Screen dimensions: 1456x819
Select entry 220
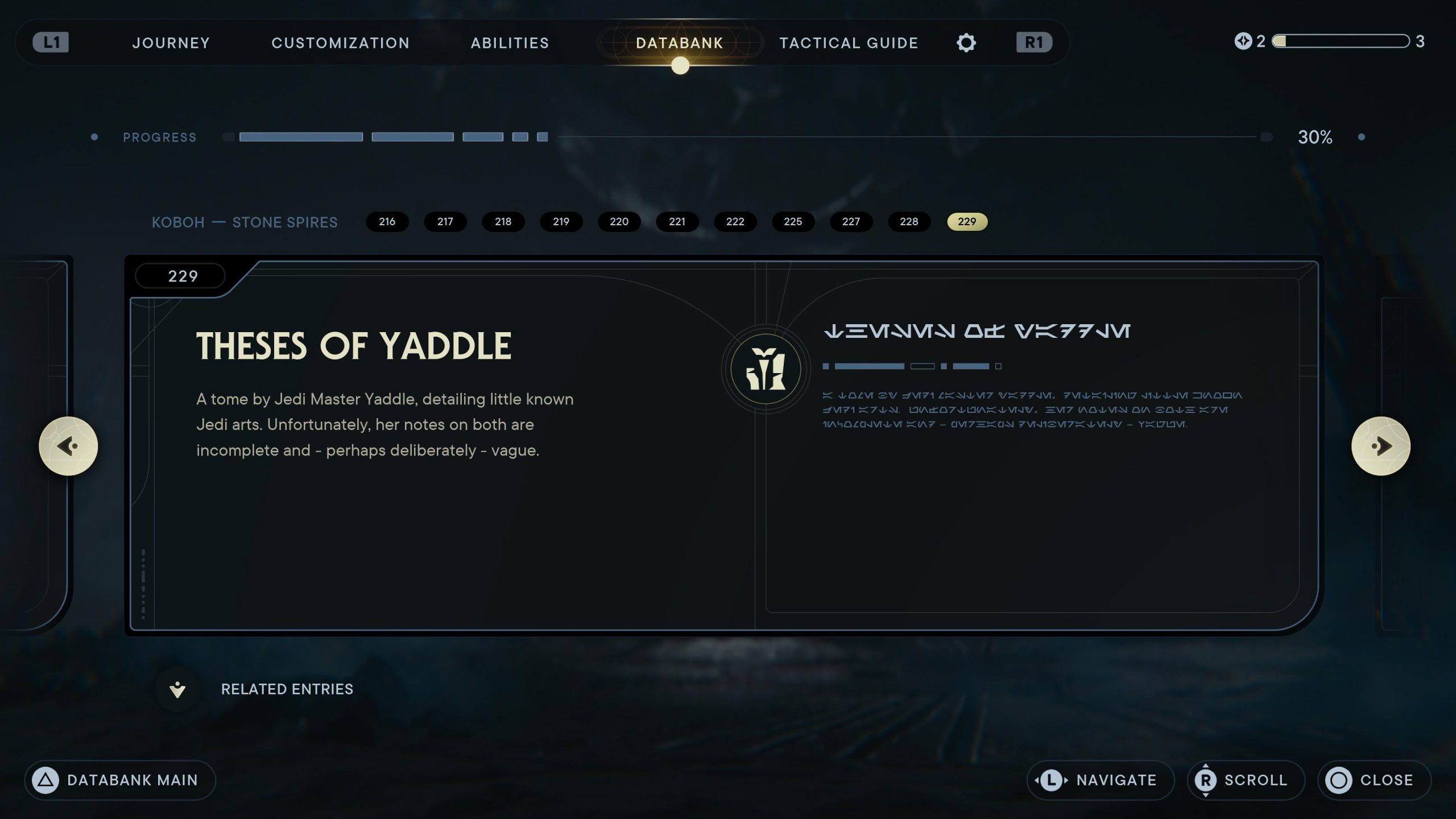tap(619, 221)
